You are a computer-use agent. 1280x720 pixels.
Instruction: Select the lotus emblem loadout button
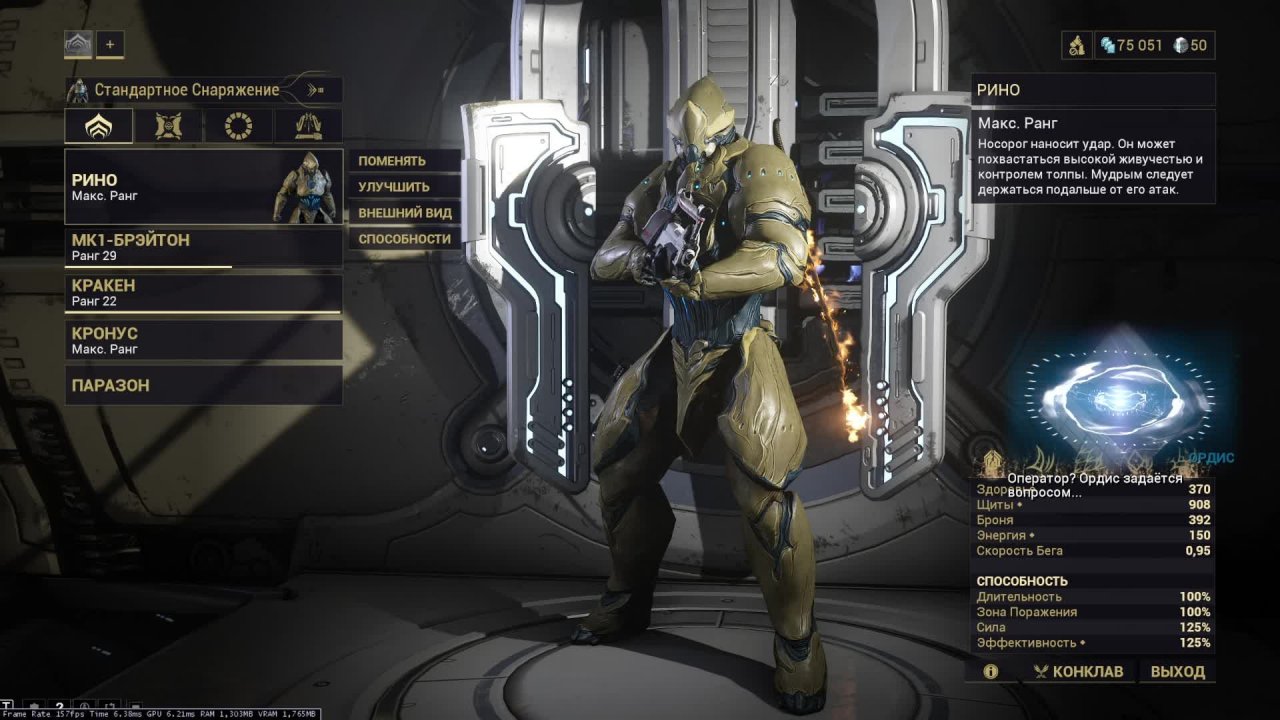click(78, 44)
